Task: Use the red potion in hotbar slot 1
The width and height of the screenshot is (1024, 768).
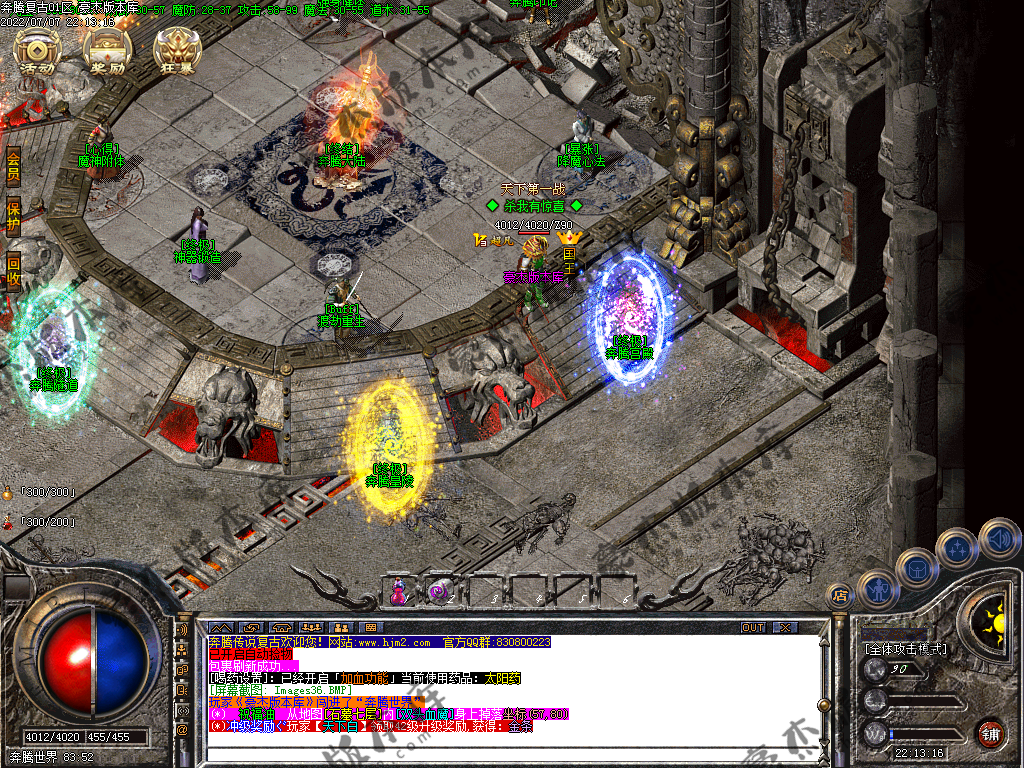Action: point(400,591)
